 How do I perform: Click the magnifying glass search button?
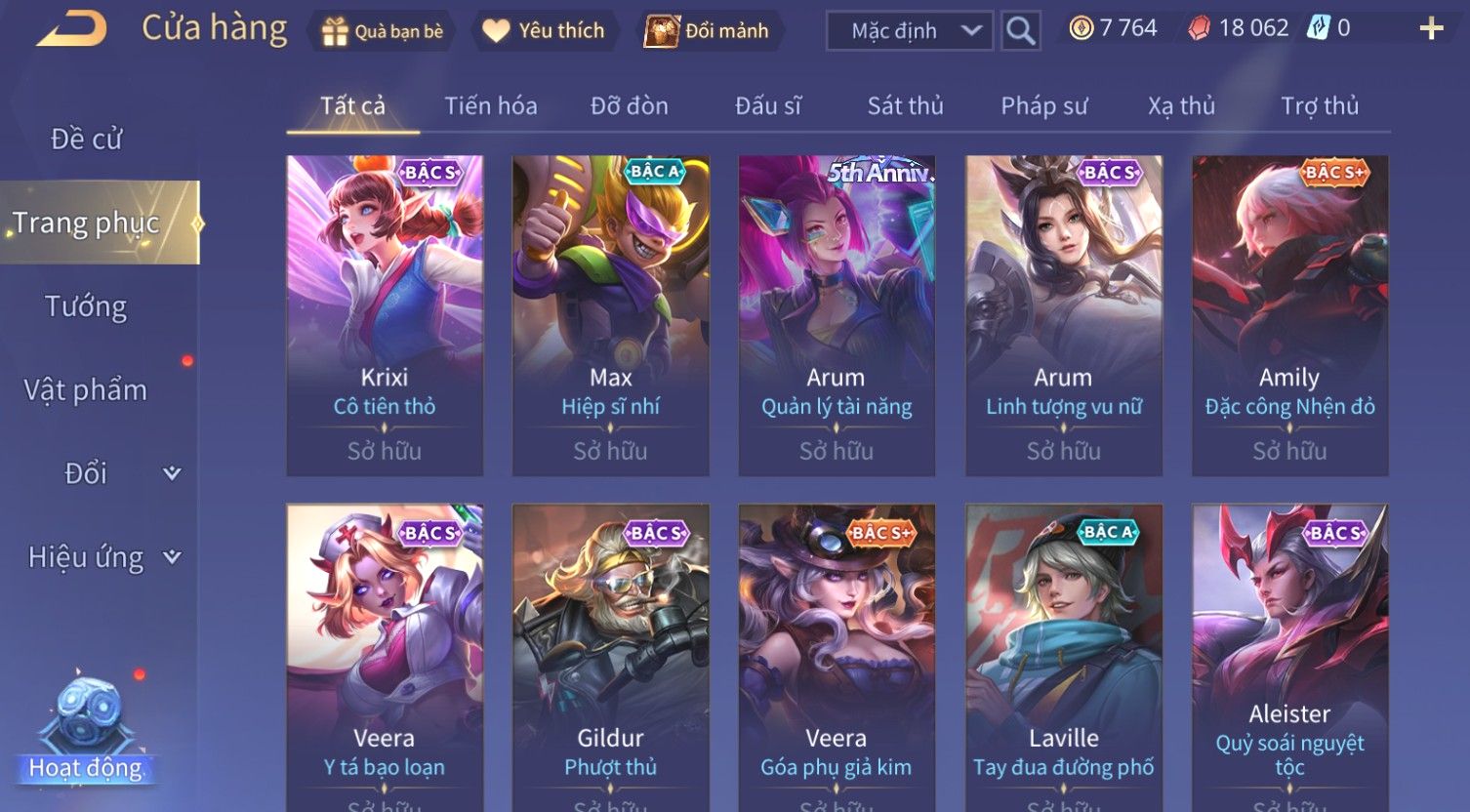[1020, 31]
